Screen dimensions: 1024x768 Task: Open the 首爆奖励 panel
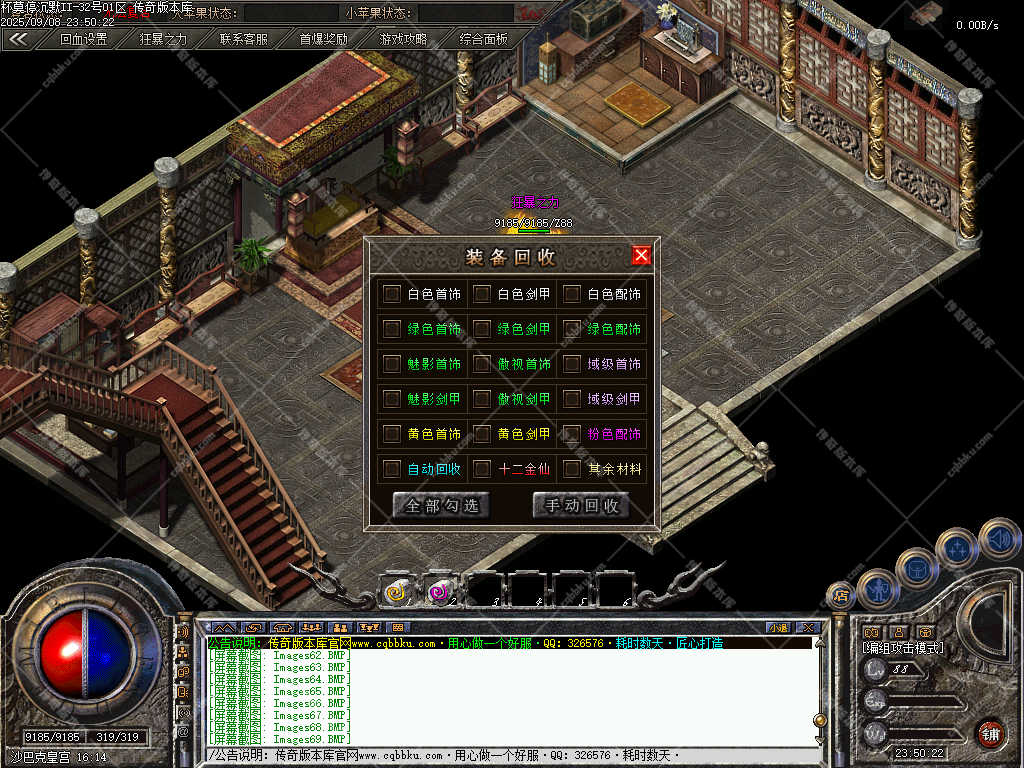click(x=324, y=40)
